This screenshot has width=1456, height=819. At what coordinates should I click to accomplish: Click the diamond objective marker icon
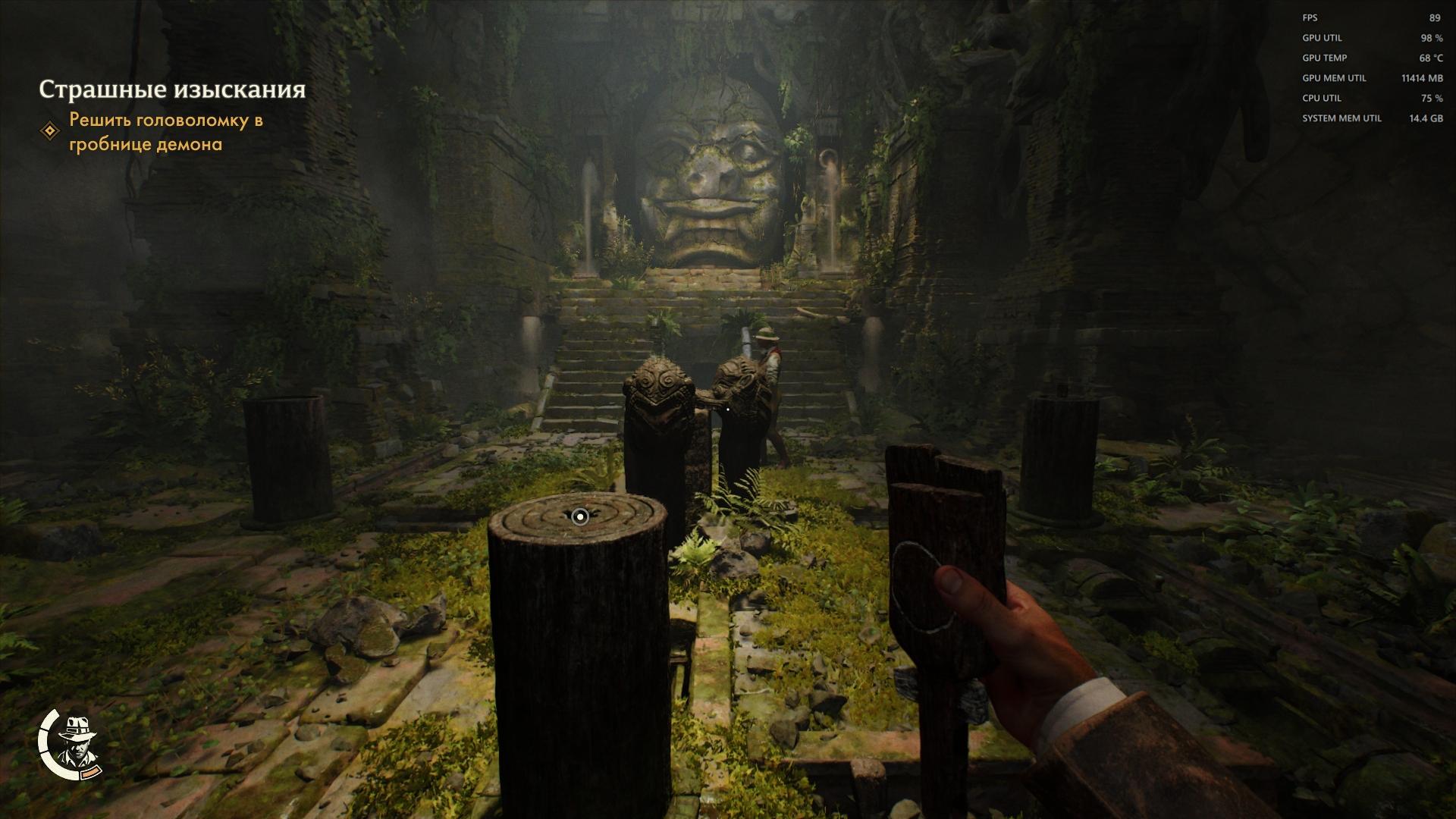tap(50, 131)
